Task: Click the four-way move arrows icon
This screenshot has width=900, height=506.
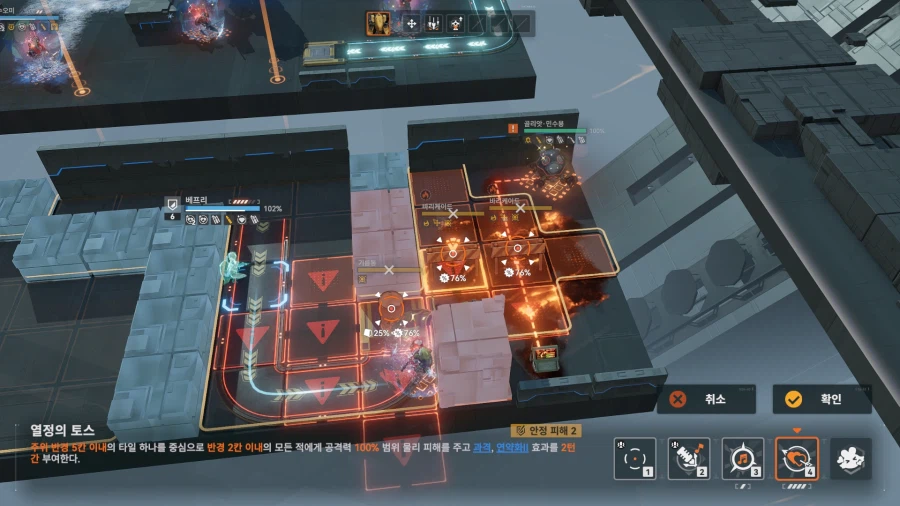Action: (x=411, y=23)
